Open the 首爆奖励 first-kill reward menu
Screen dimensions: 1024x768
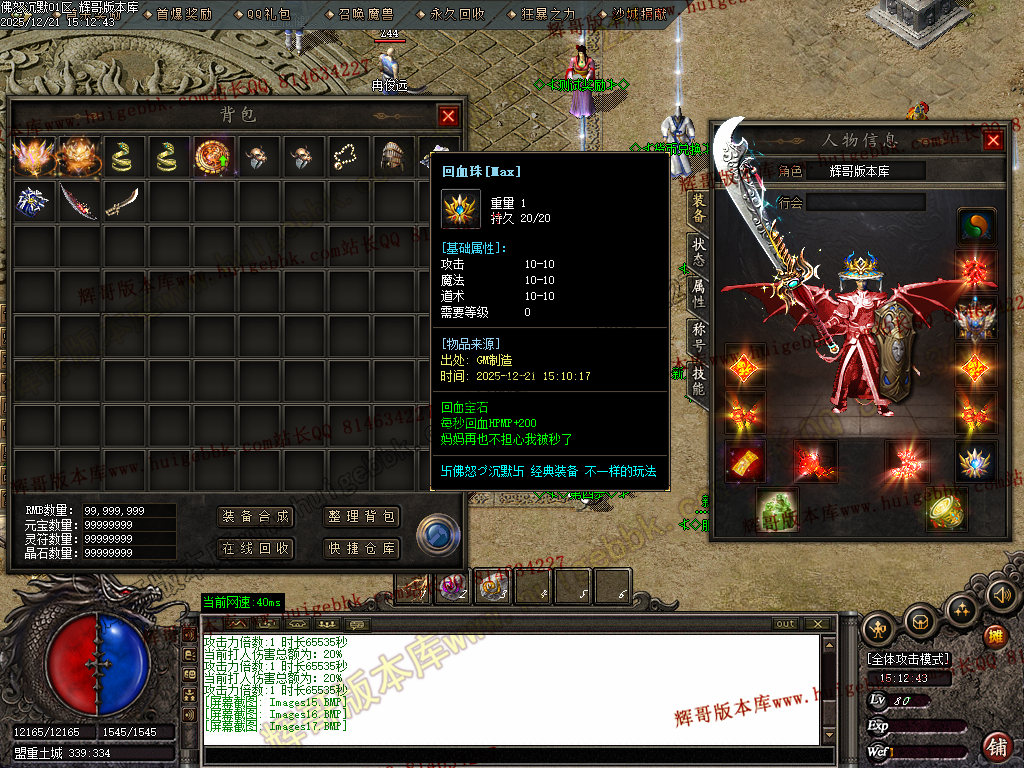pos(183,14)
